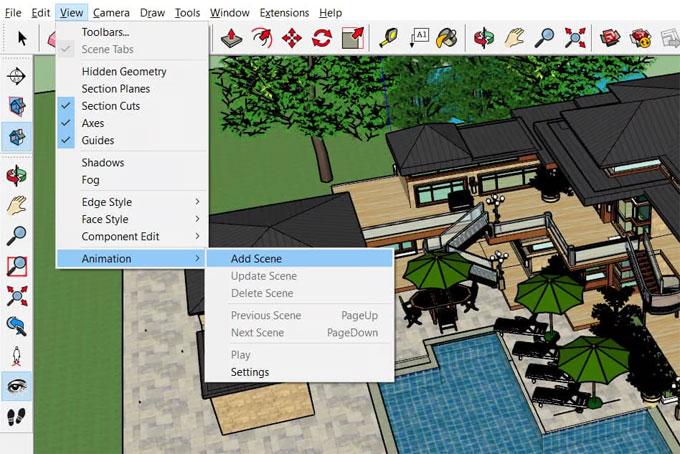Enable Shadows from the View menu
The height and width of the screenshot is (454, 680).
pyautogui.click(x=103, y=163)
